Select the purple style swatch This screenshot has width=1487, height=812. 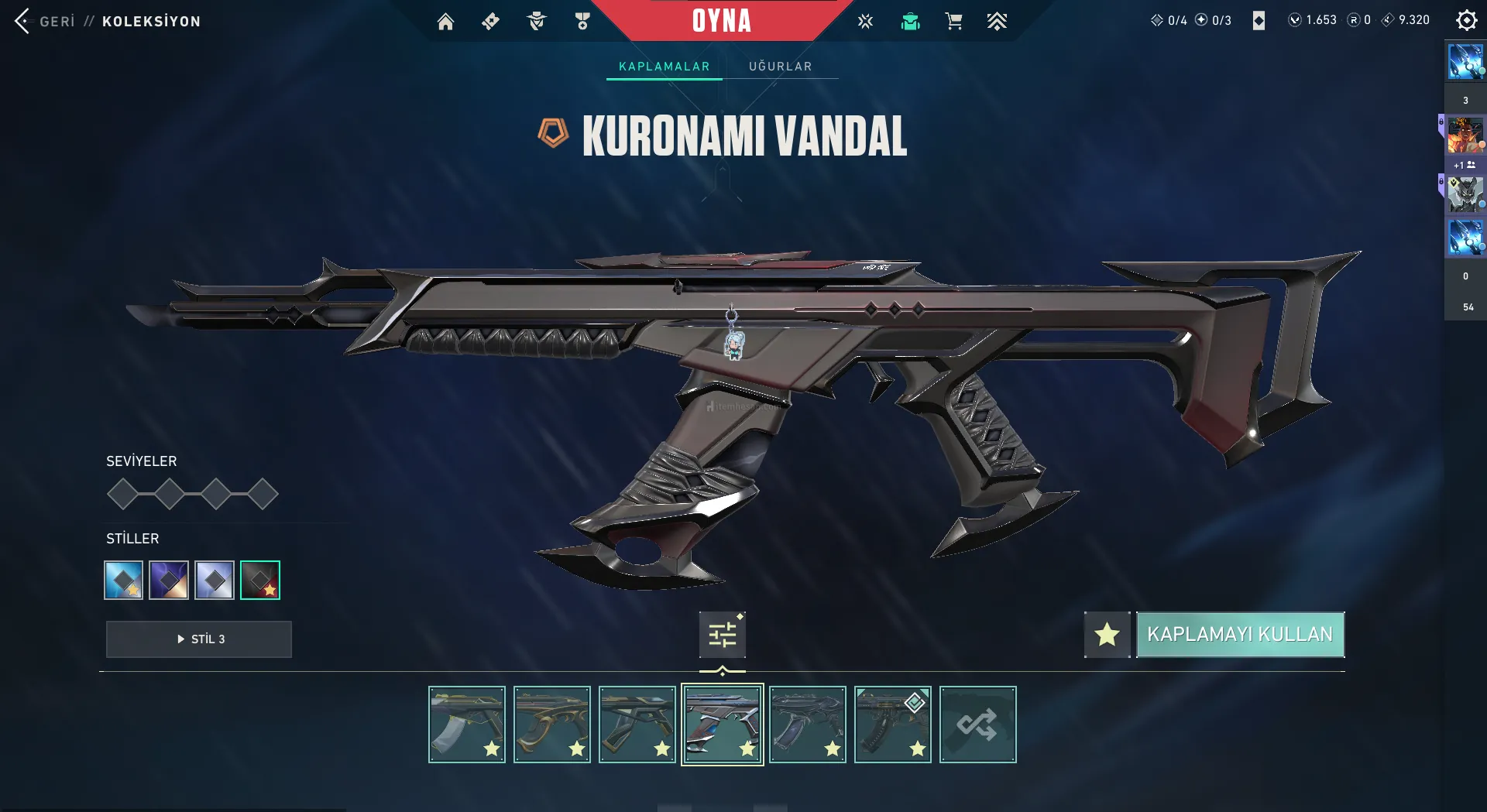point(169,580)
